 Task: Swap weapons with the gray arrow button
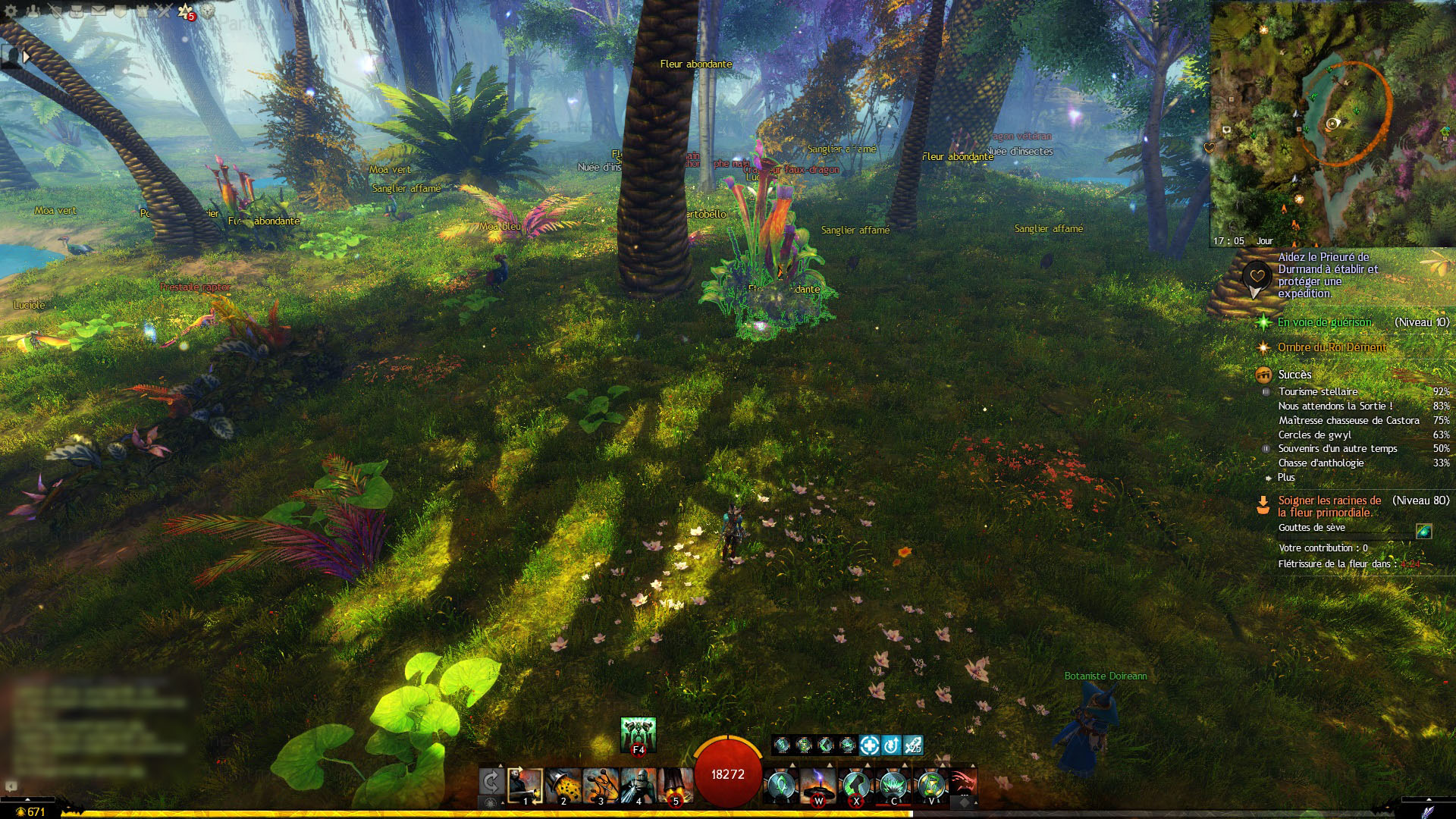pos(491,782)
